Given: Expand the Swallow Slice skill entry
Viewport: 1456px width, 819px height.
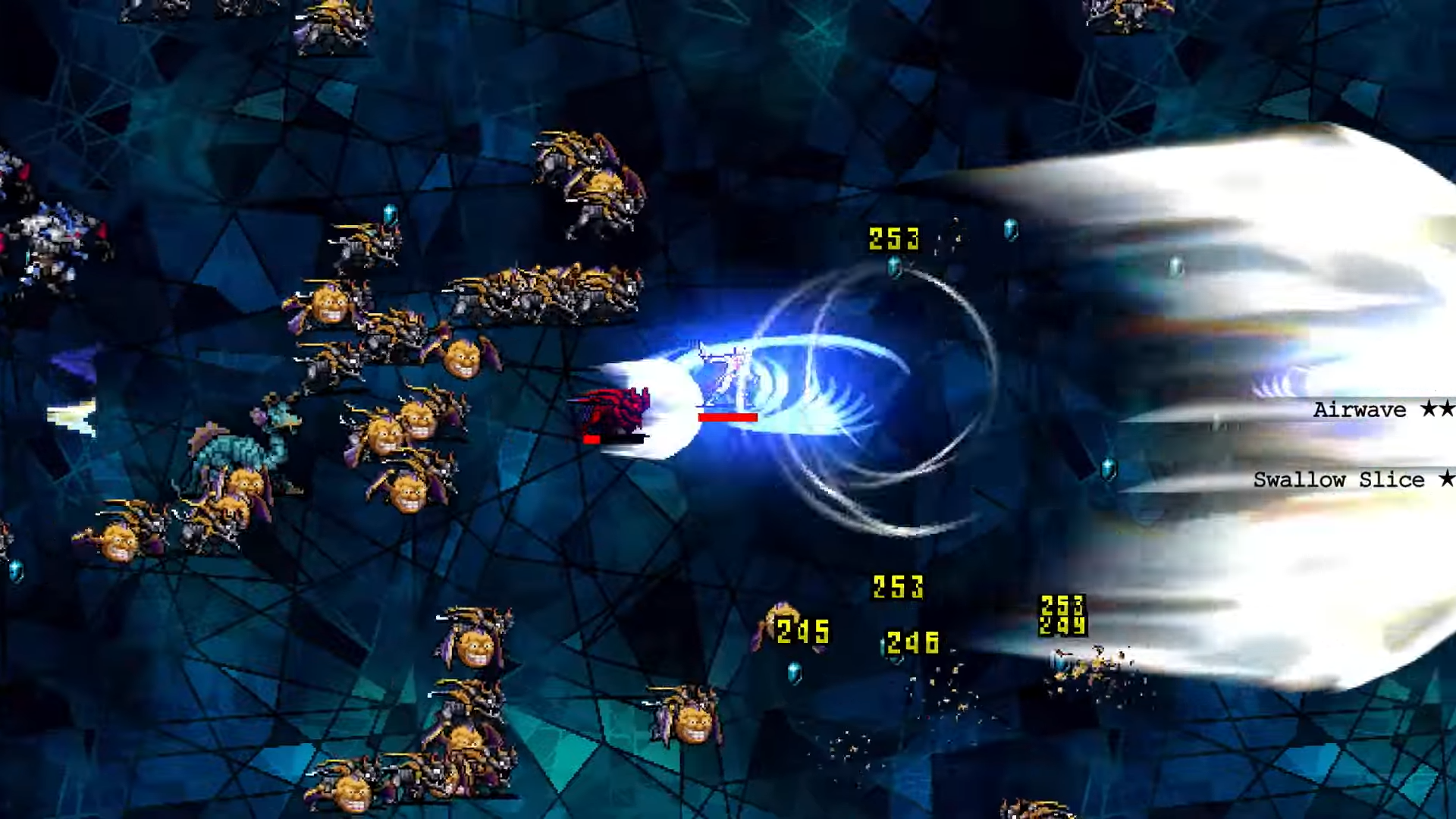Looking at the screenshot, I should (x=1338, y=479).
